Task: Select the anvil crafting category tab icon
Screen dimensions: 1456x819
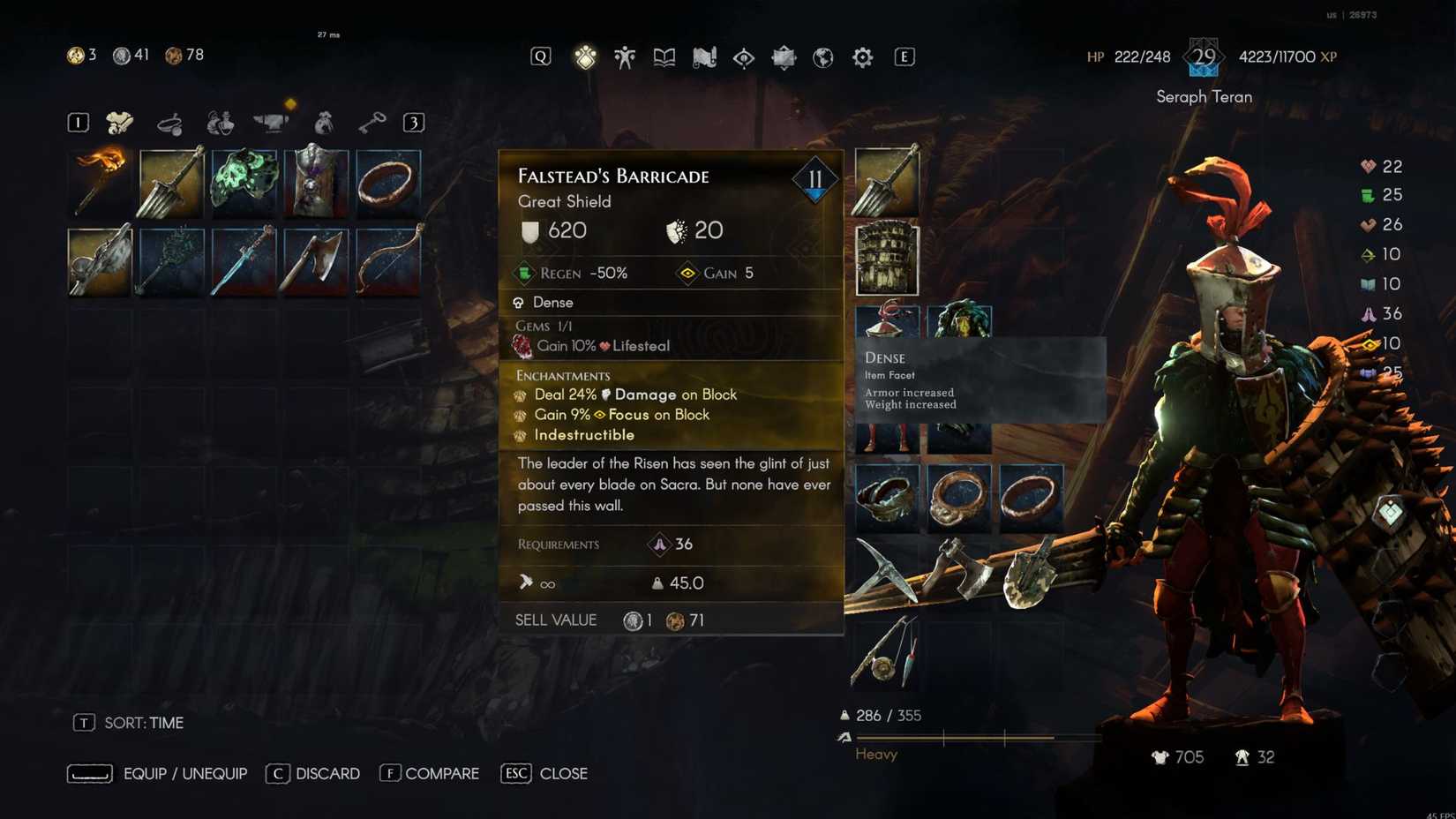Action: [x=273, y=122]
